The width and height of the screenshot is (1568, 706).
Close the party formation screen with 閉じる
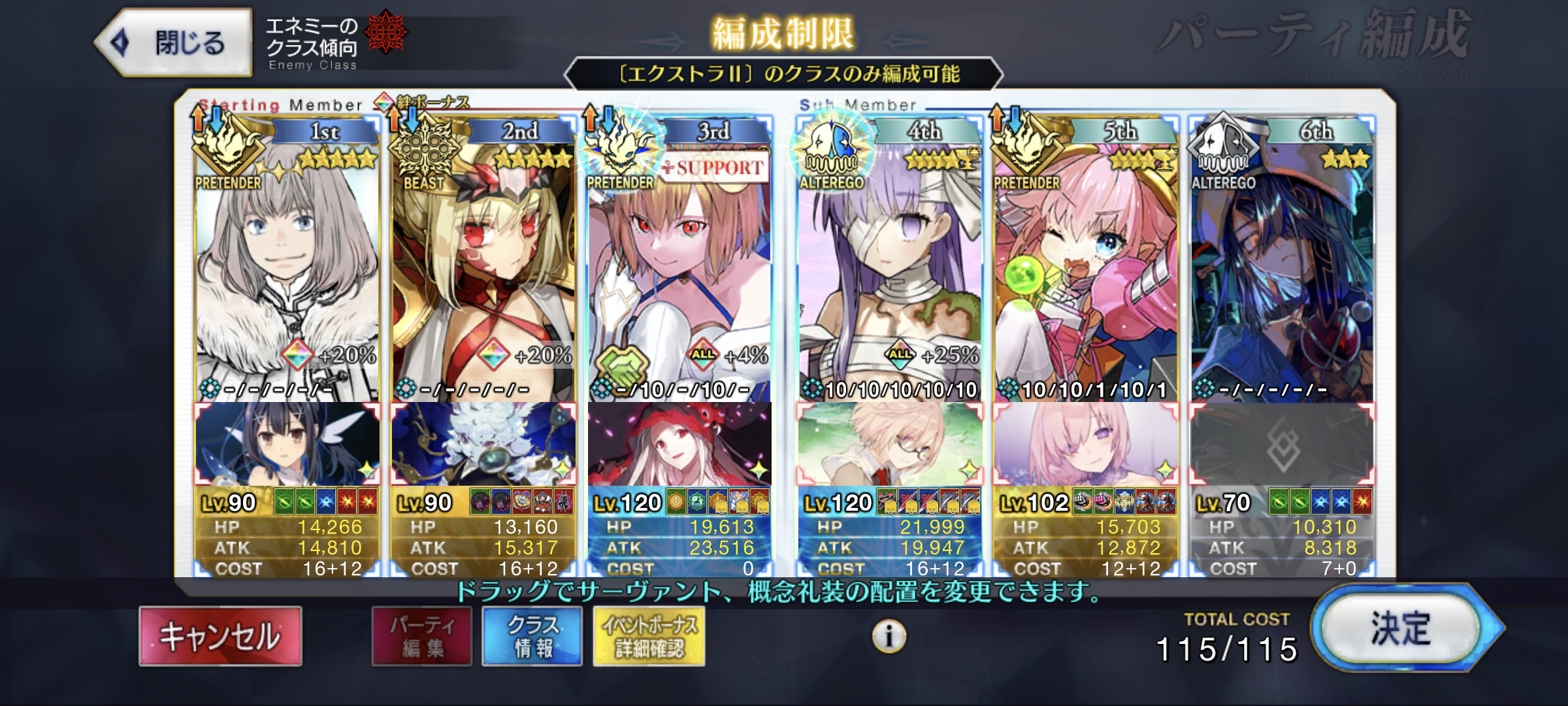tap(174, 43)
